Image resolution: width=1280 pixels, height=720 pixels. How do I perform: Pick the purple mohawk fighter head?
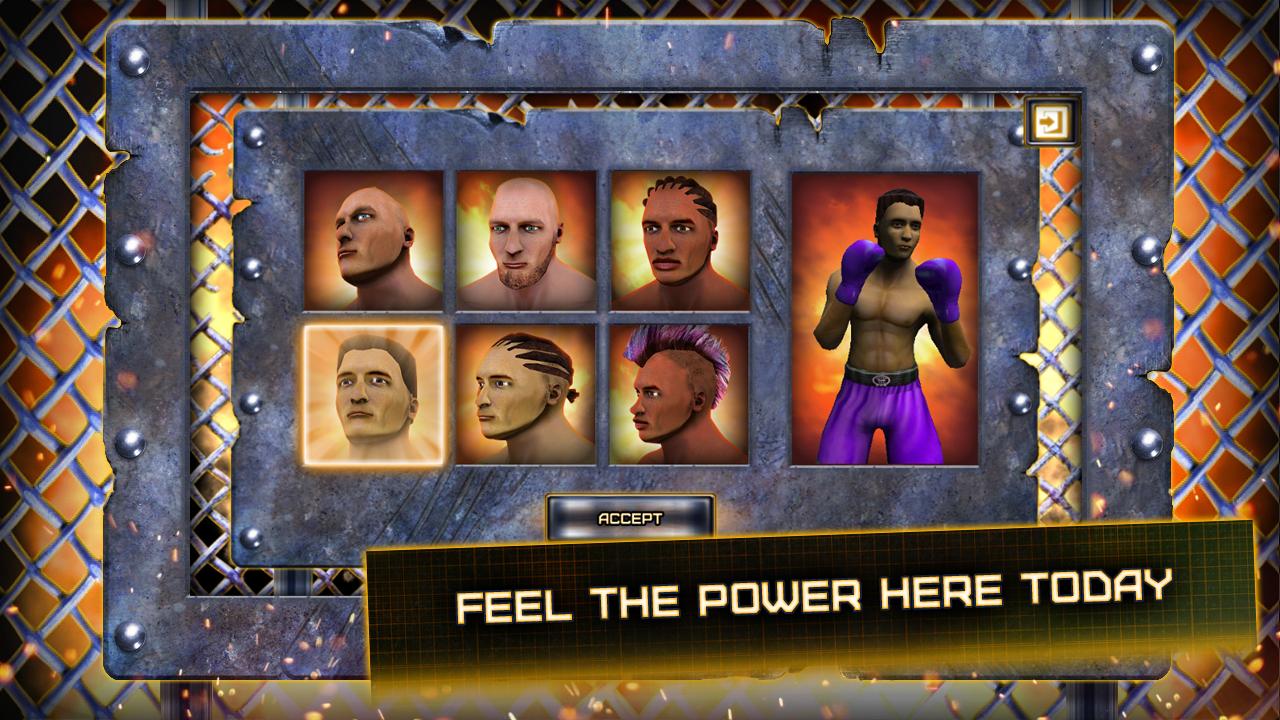tap(680, 395)
